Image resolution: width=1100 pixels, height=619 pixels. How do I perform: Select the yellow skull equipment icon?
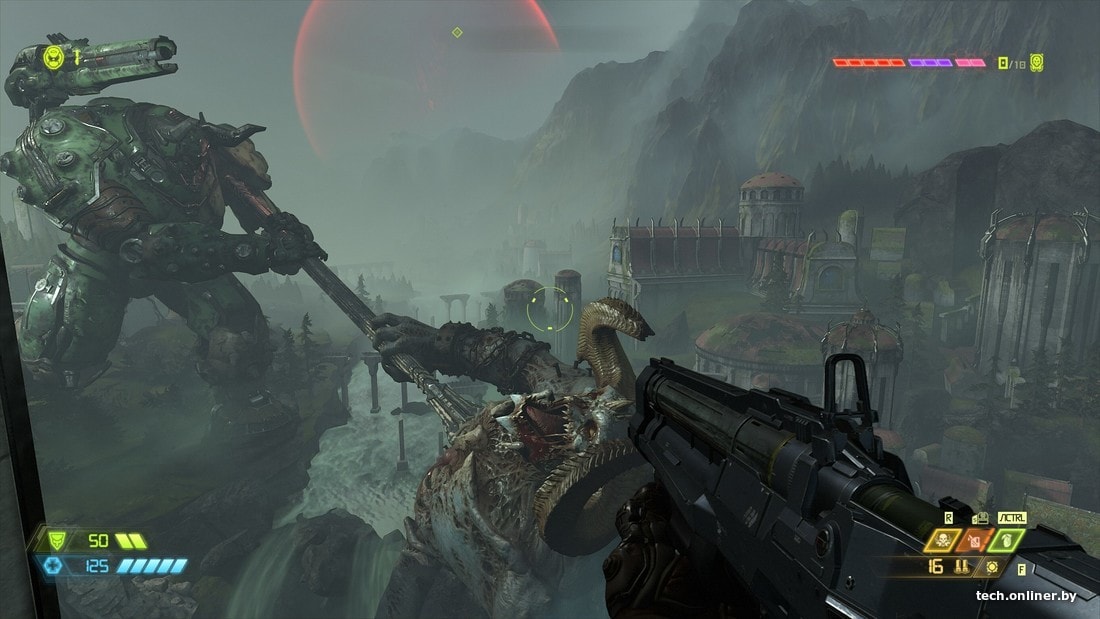pos(941,540)
